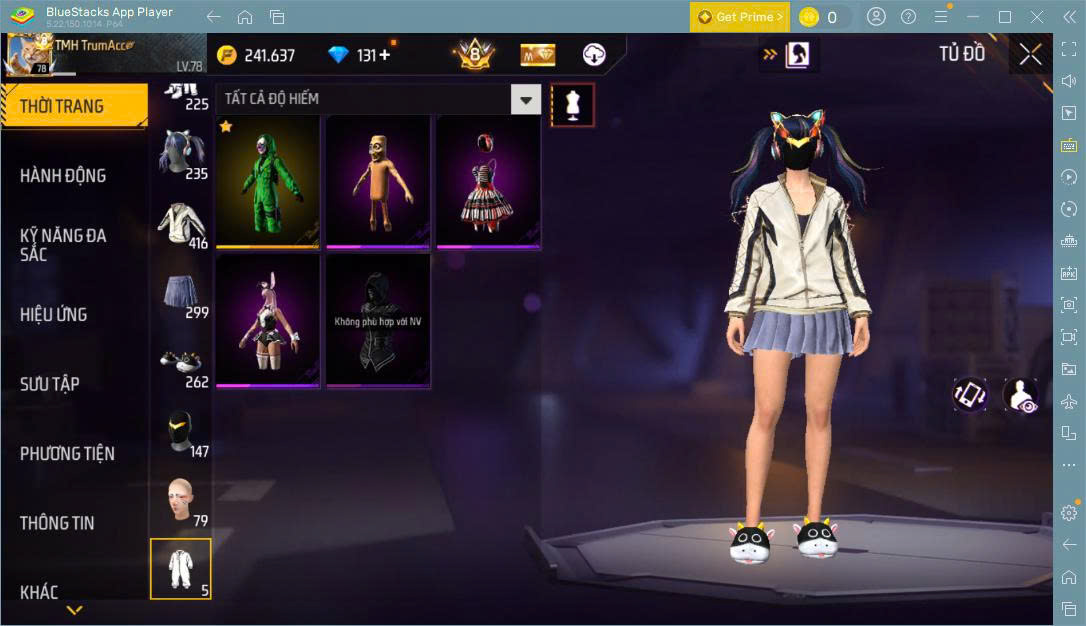Select the jacket tops subcategory
The width and height of the screenshot is (1086, 626).
[x=181, y=224]
